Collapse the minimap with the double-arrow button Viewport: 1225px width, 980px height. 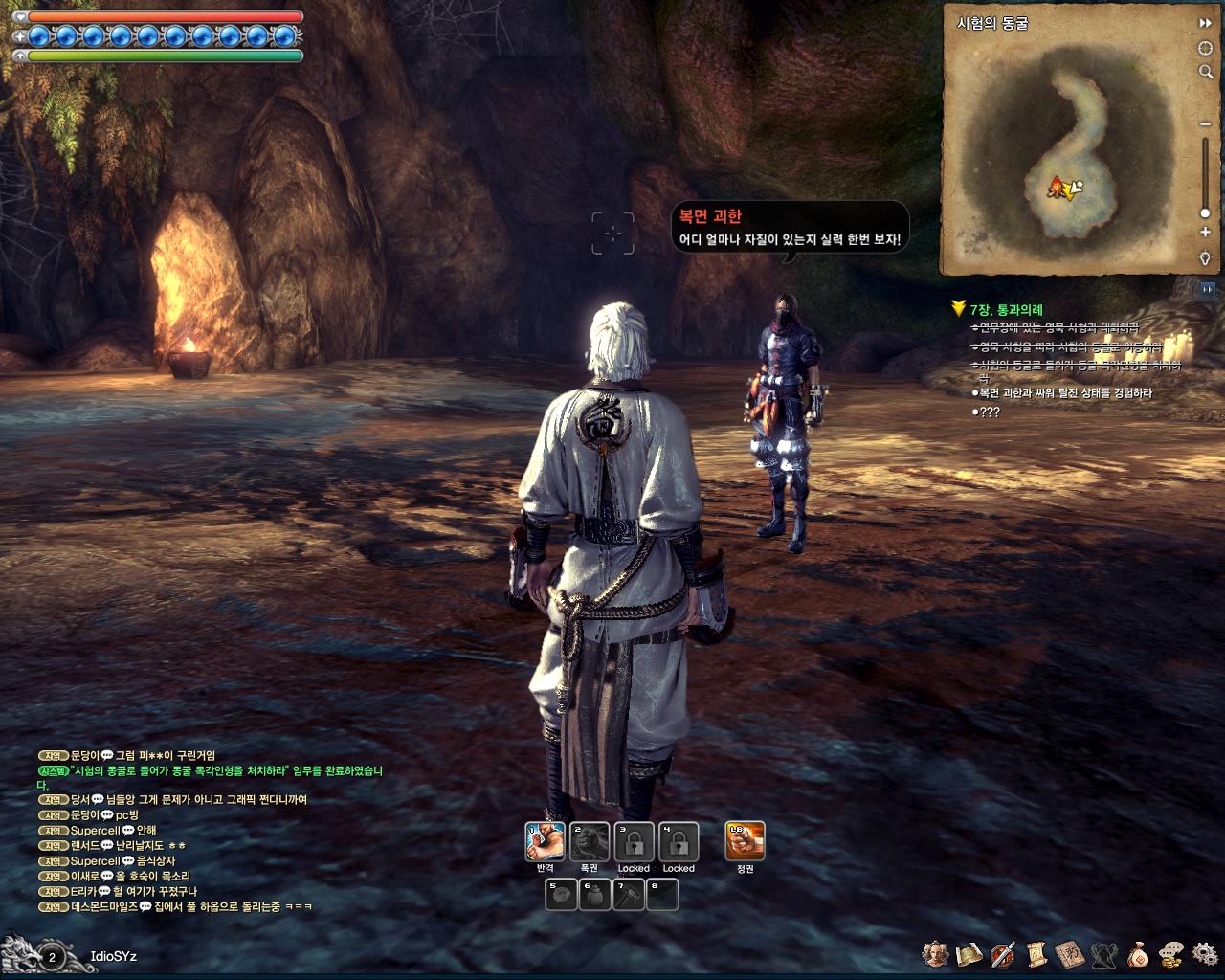click(x=1205, y=23)
